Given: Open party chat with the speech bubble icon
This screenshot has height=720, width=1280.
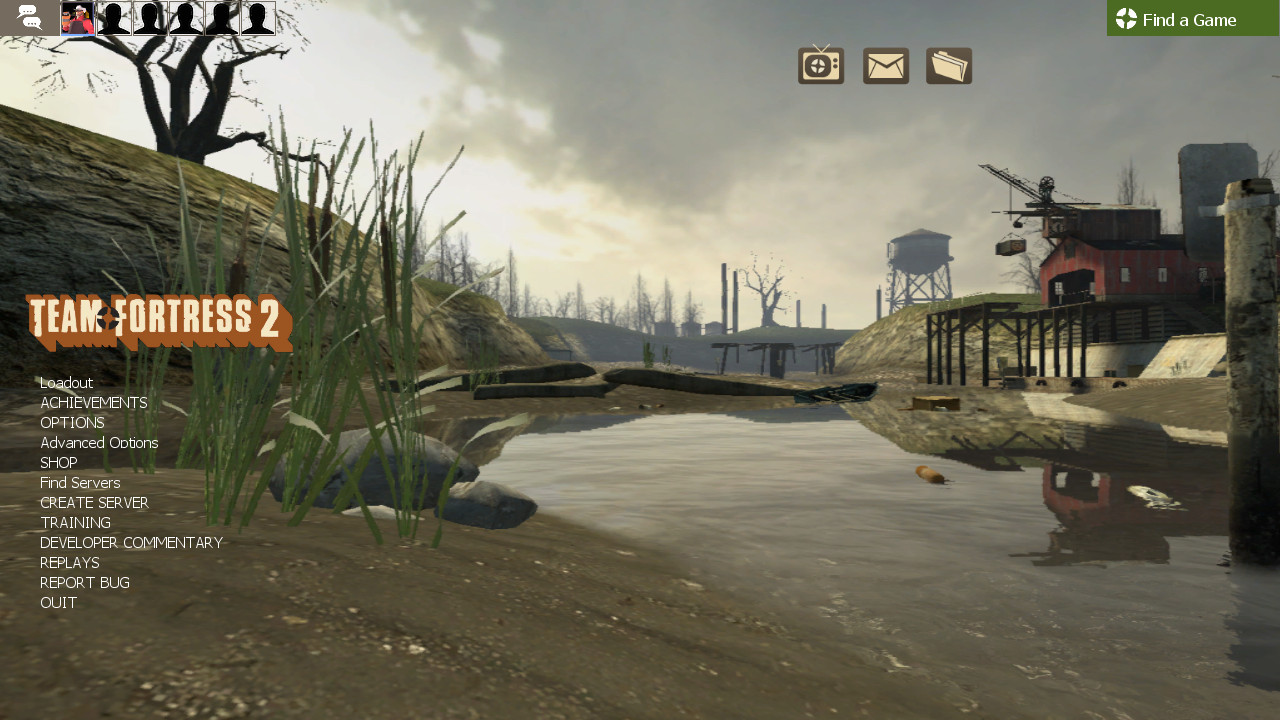Looking at the screenshot, I should pos(29,17).
